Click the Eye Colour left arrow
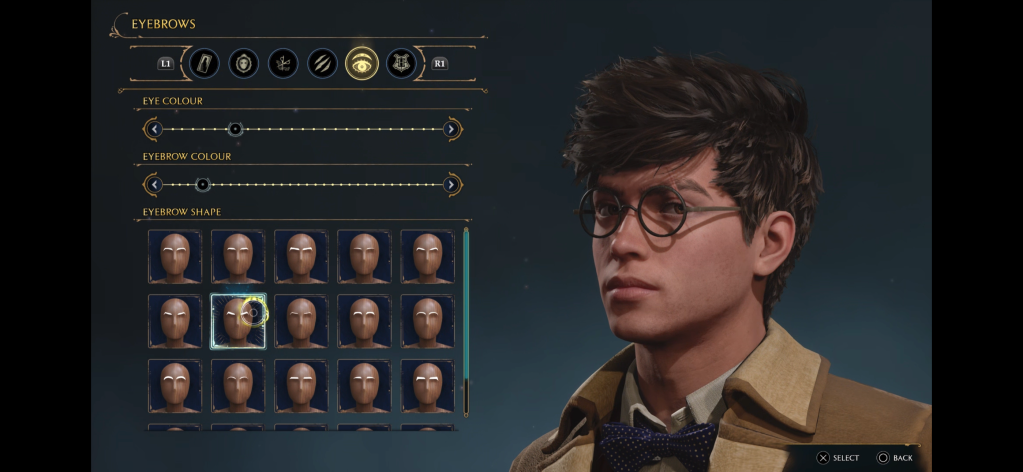Image resolution: width=1023 pixels, height=472 pixels. [153, 129]
